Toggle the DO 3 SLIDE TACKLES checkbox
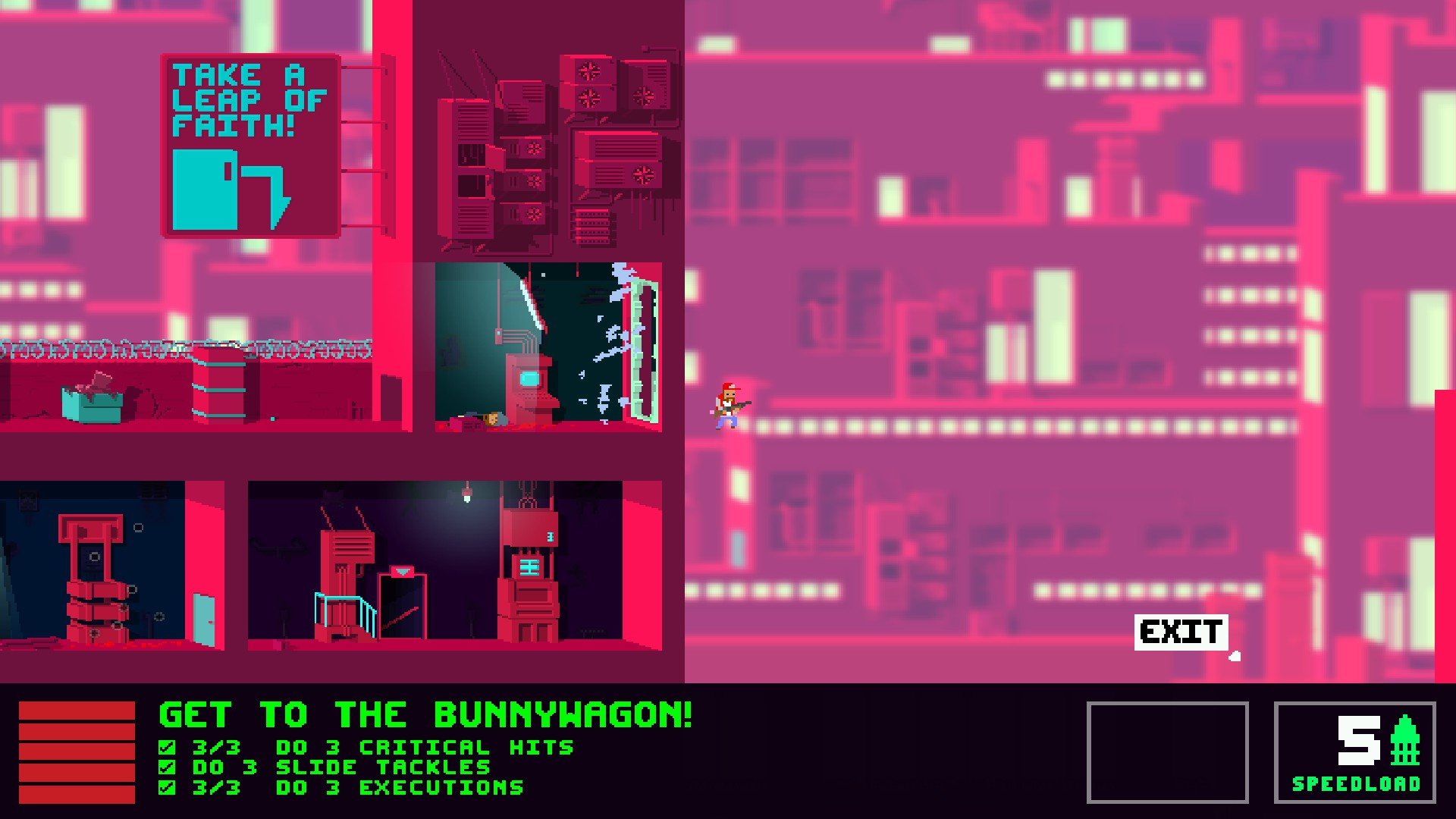Viewport: 1456px width, 819px height. click(x=165, y=766)
